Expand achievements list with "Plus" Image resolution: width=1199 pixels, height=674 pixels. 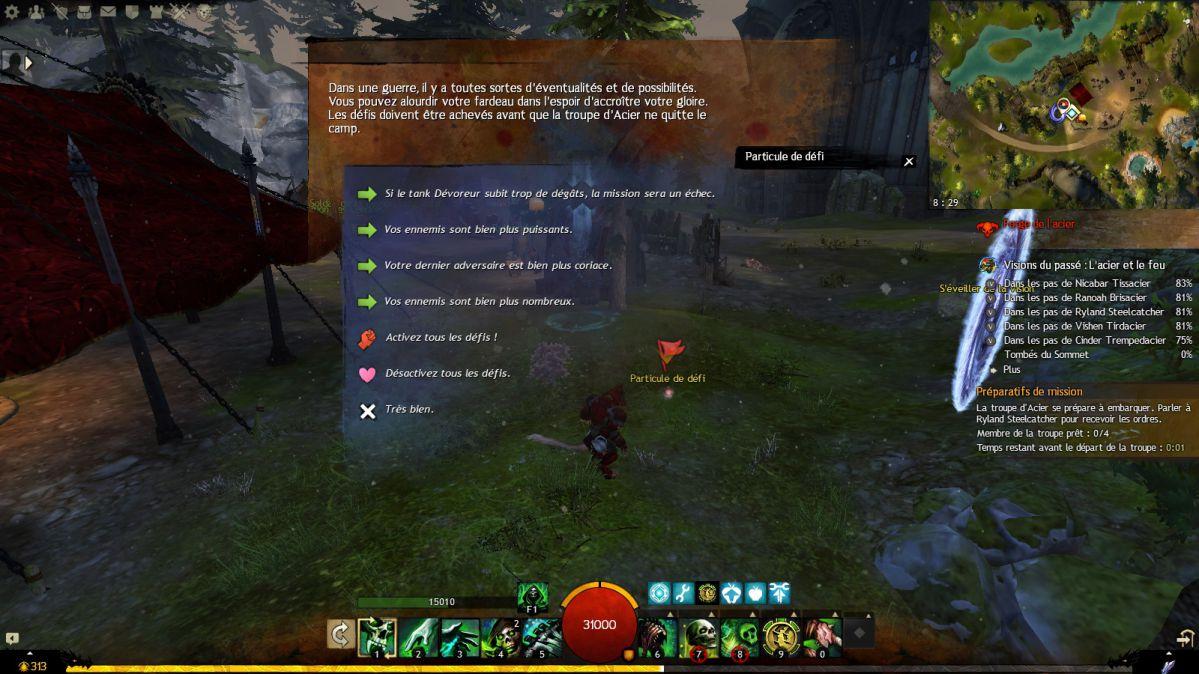(1011, 369)
